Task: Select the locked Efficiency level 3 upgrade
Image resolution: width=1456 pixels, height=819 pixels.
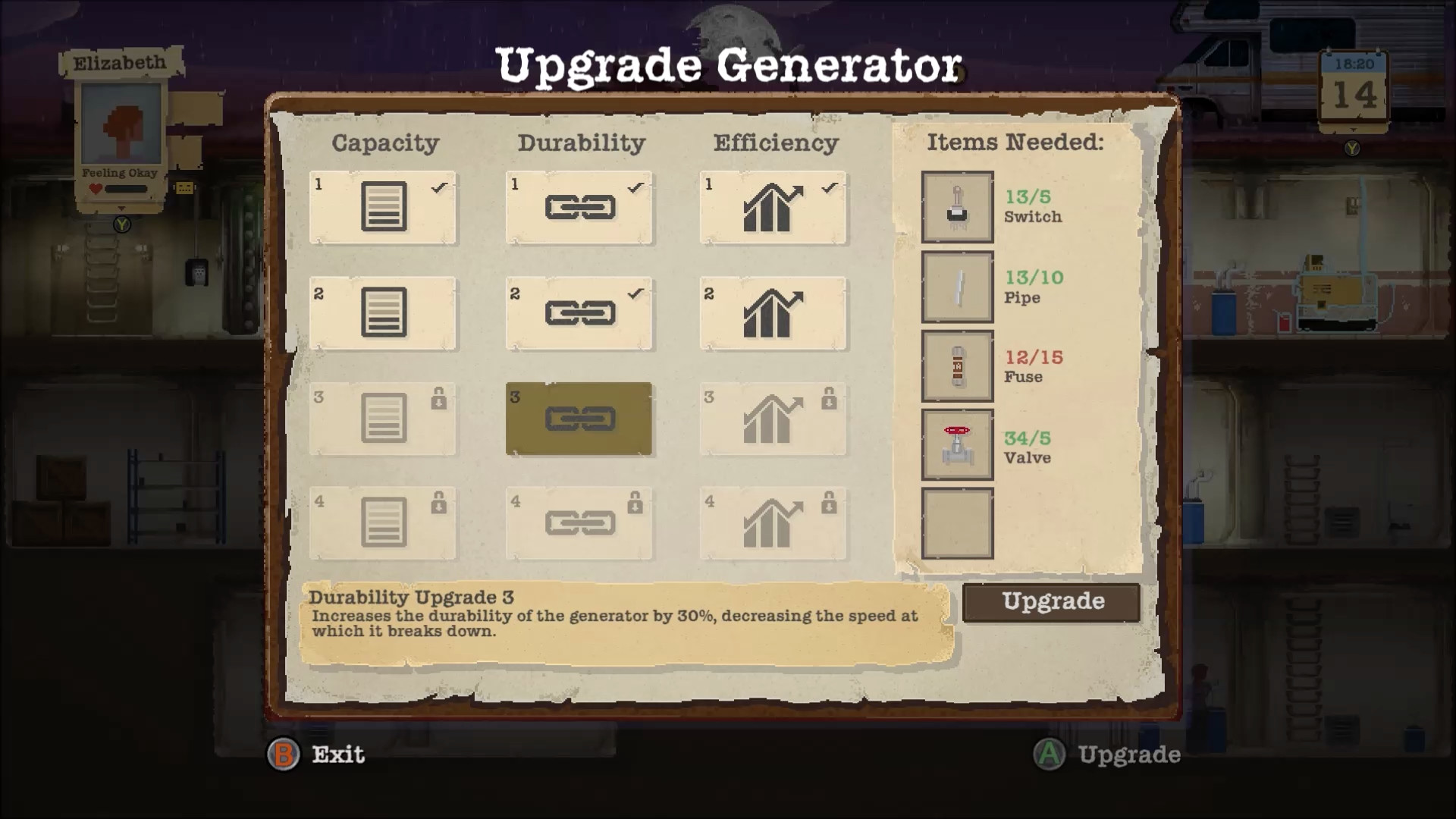Action: tap(772, 418)
